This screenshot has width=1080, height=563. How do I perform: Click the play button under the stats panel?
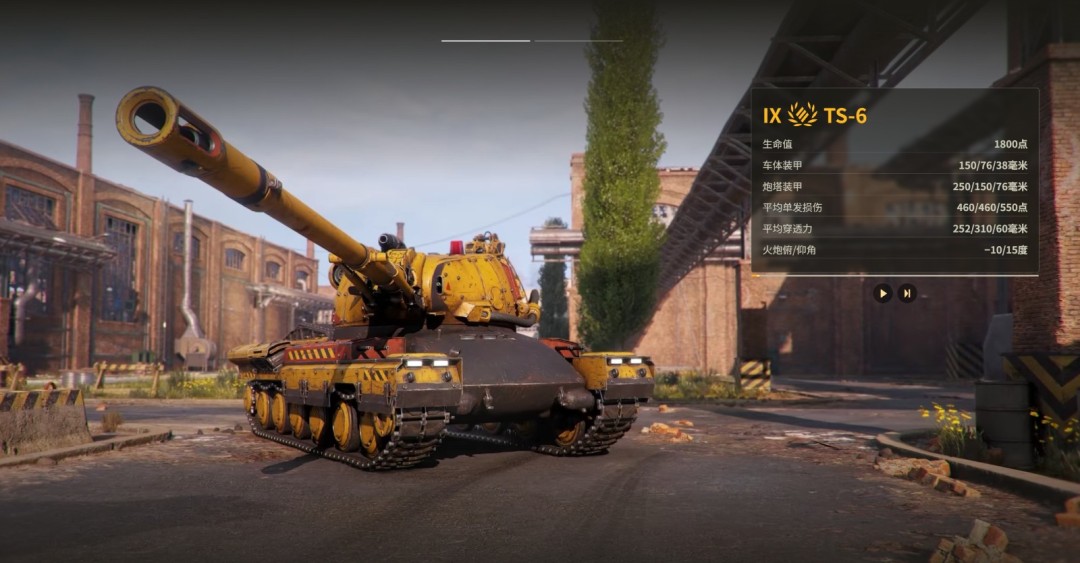[x=882, y=293]
